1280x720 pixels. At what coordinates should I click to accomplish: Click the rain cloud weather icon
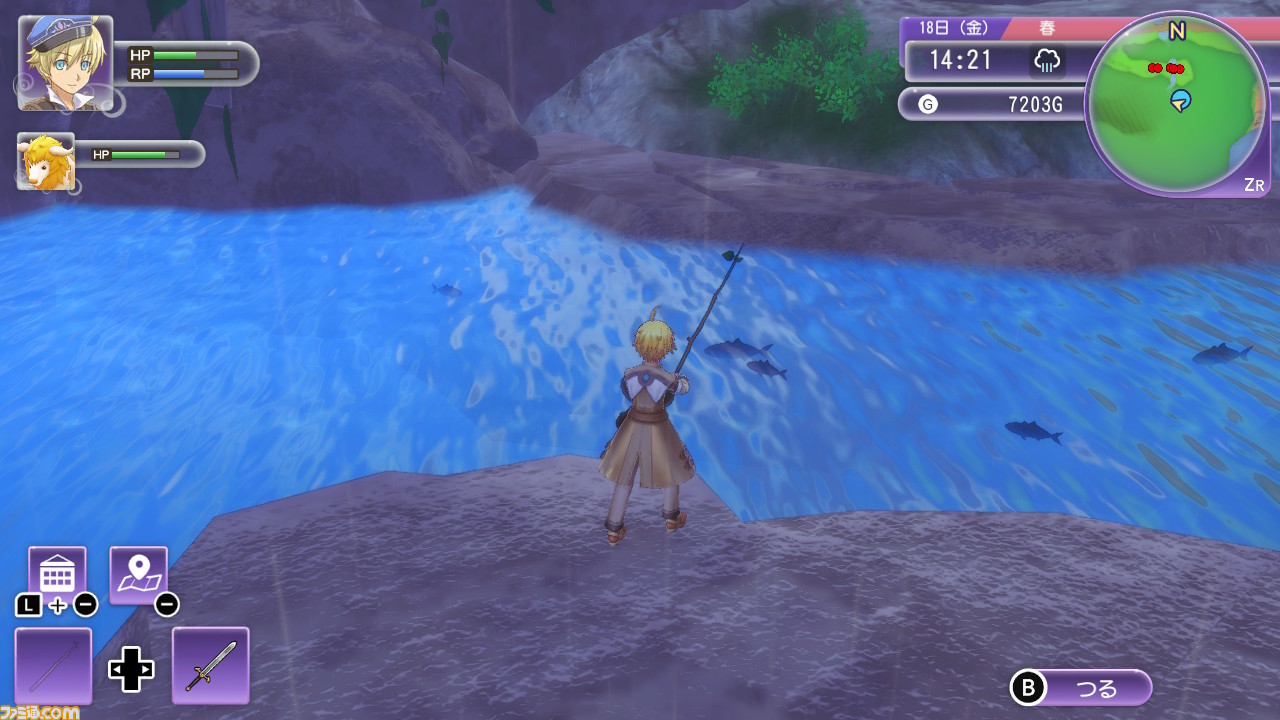1046,61
